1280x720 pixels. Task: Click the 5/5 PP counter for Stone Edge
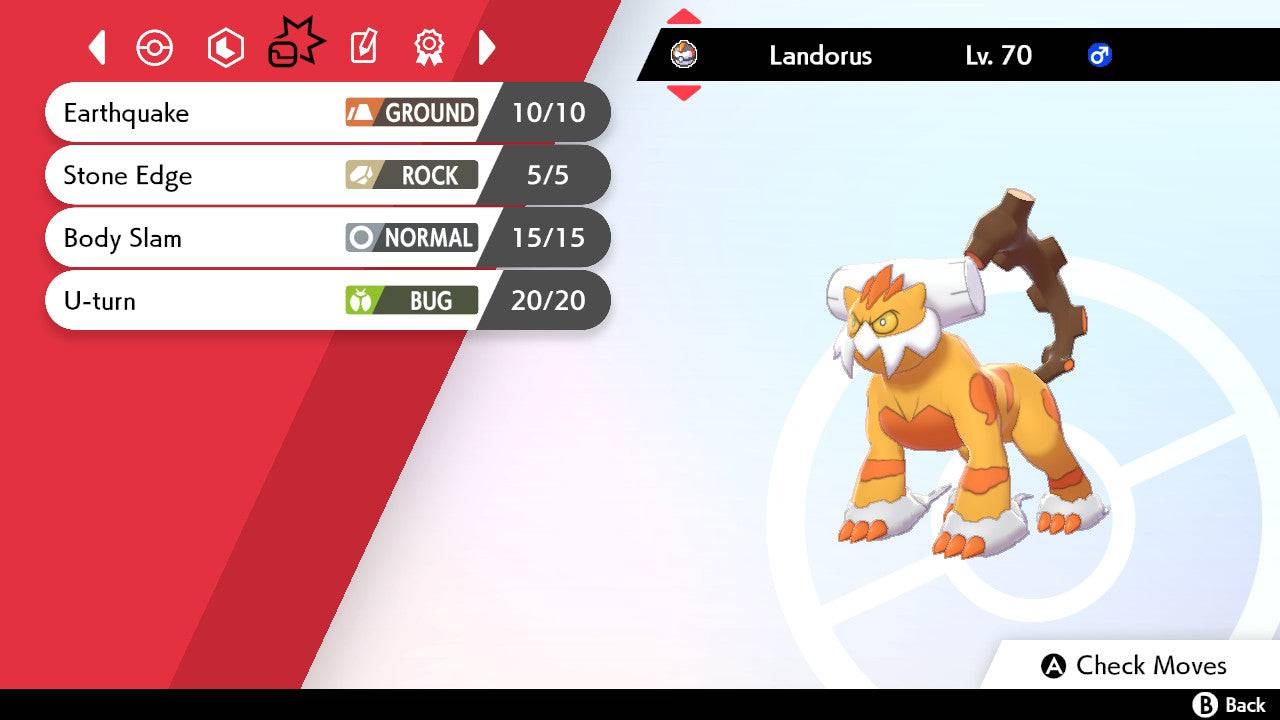pos(545,175)
